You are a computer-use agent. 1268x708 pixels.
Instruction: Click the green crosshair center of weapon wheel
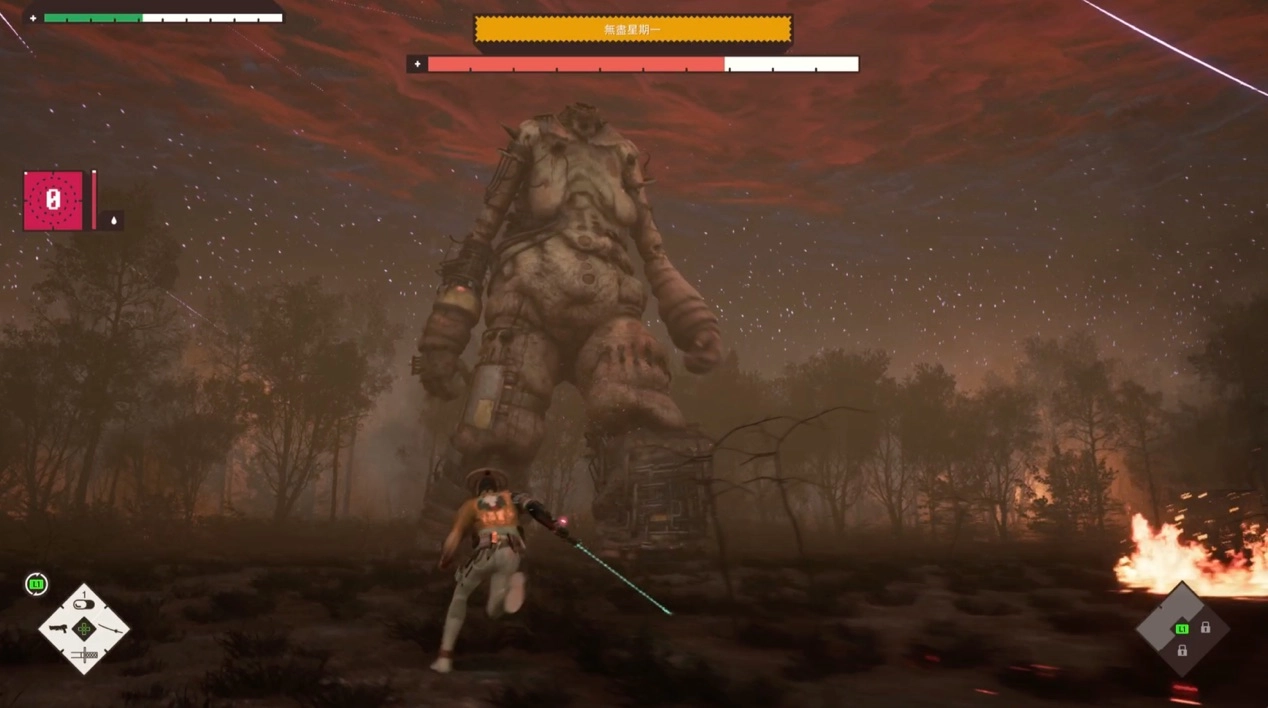click(x=84, y=629)
